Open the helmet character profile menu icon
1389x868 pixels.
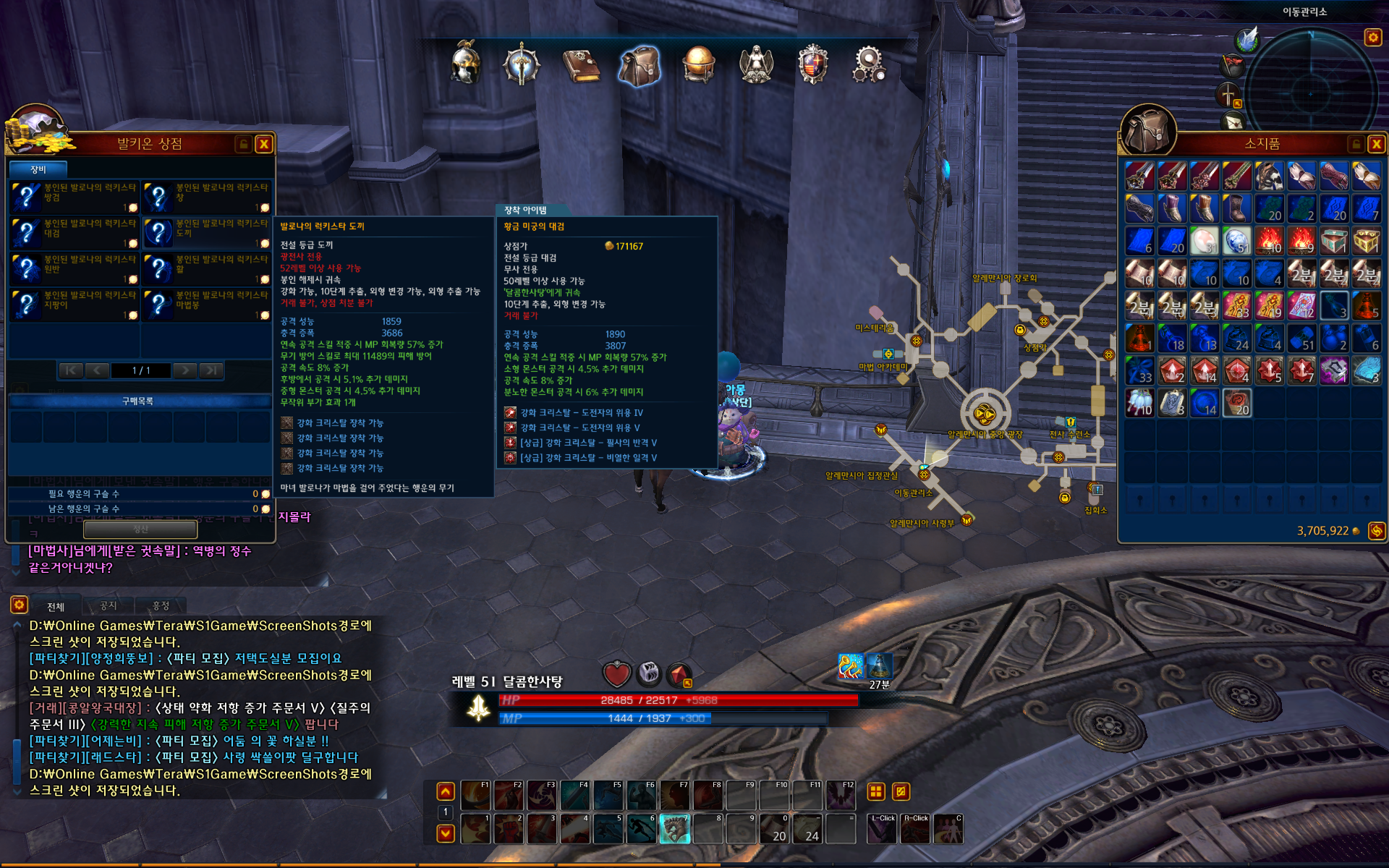(465, 64)
